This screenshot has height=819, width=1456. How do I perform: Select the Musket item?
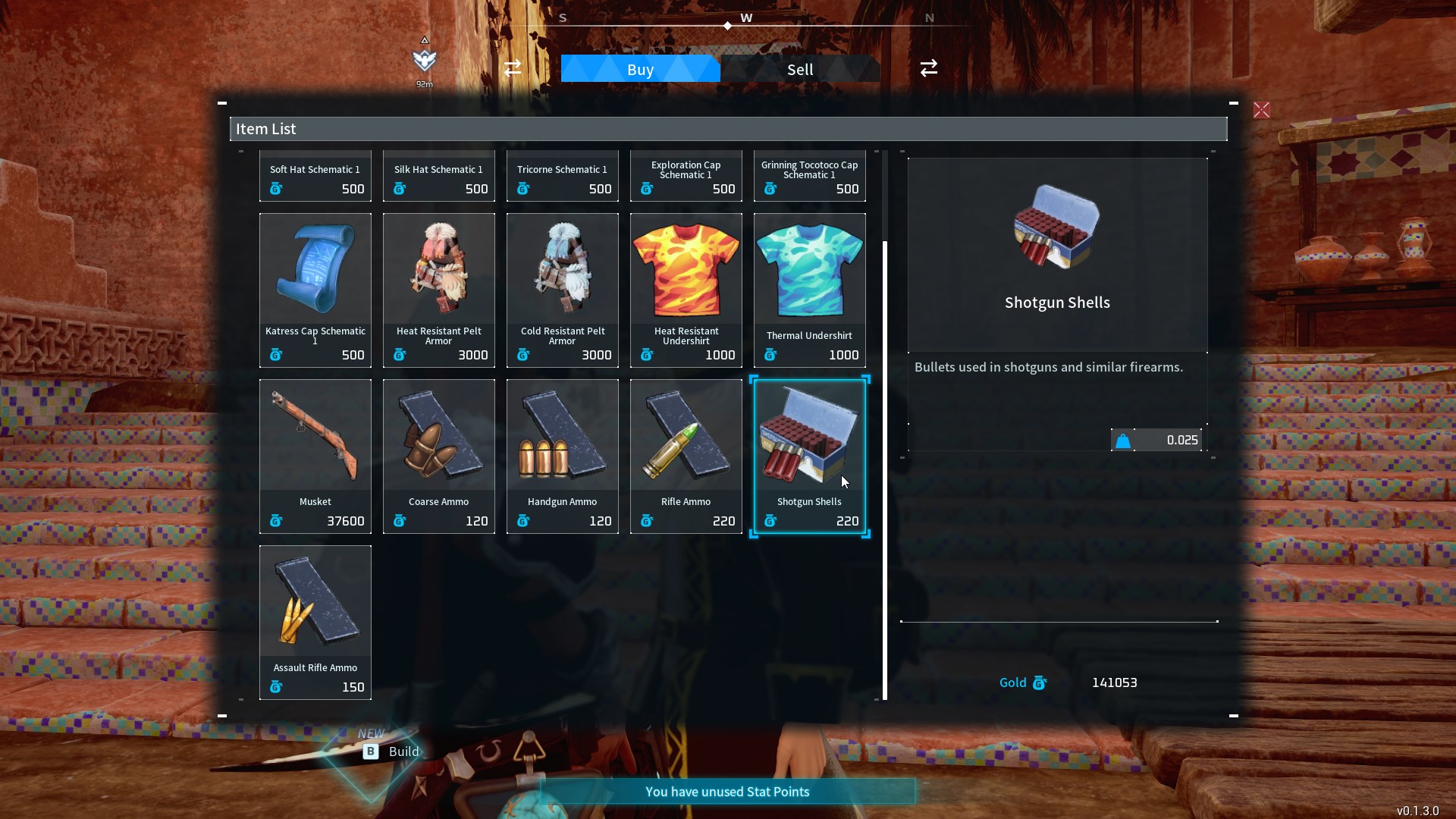click(315, 456)
